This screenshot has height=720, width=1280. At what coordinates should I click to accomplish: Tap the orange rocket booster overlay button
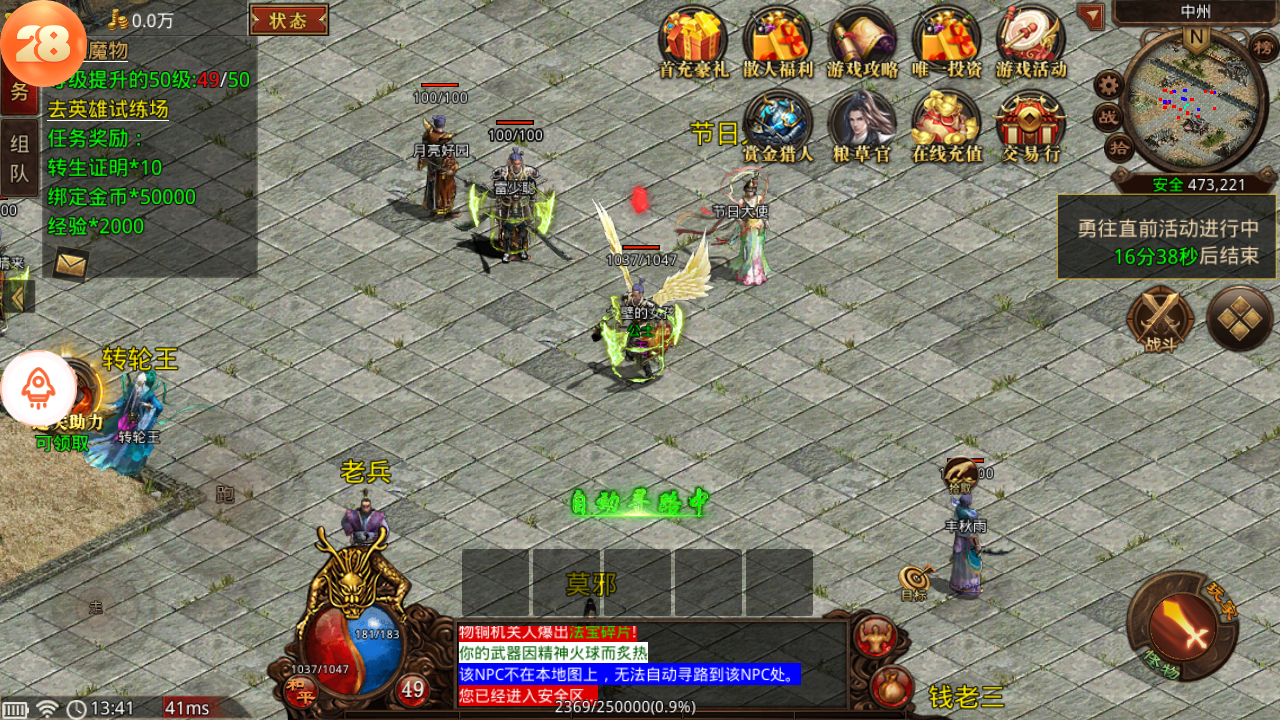tap(38, 388)
